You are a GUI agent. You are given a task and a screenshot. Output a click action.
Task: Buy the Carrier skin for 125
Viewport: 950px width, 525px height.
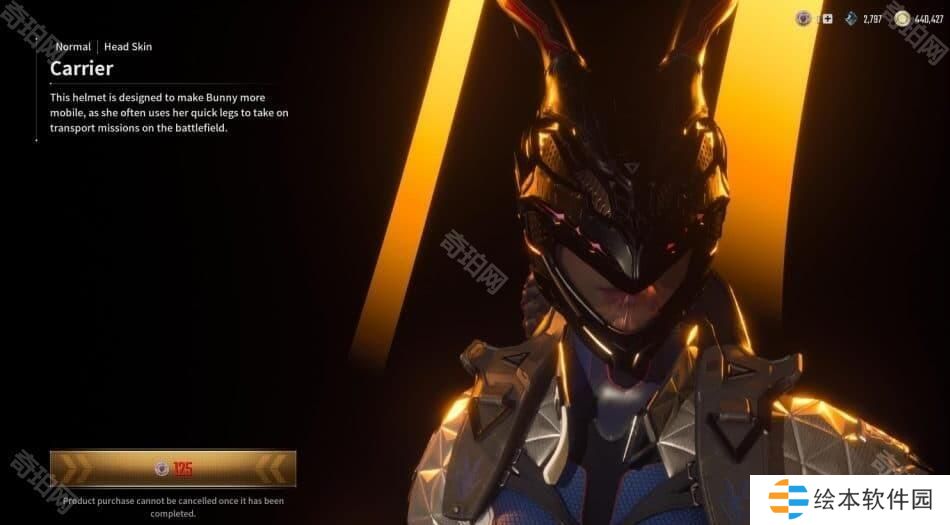173,468
